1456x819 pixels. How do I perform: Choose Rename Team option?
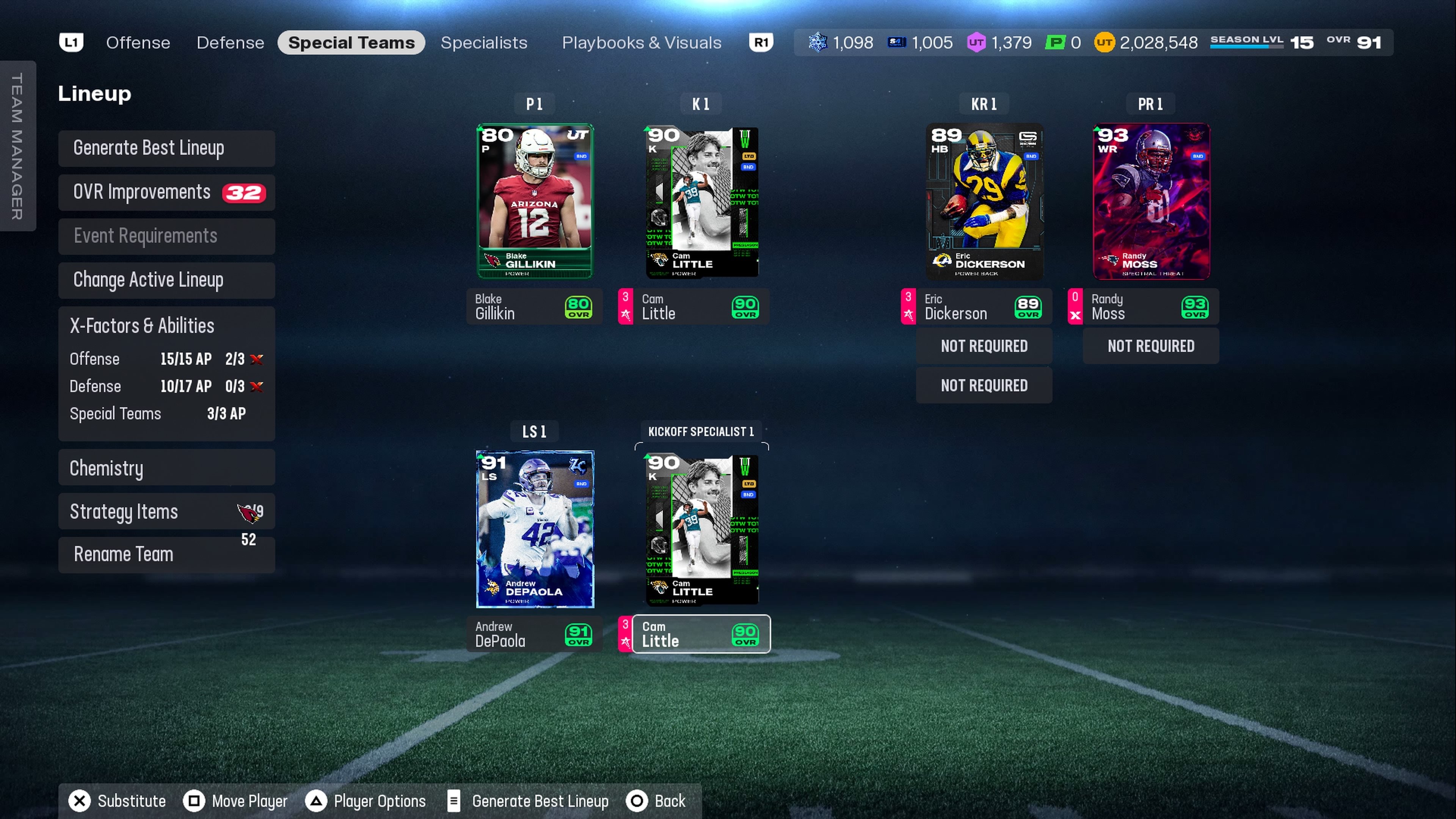coord(166,554)
